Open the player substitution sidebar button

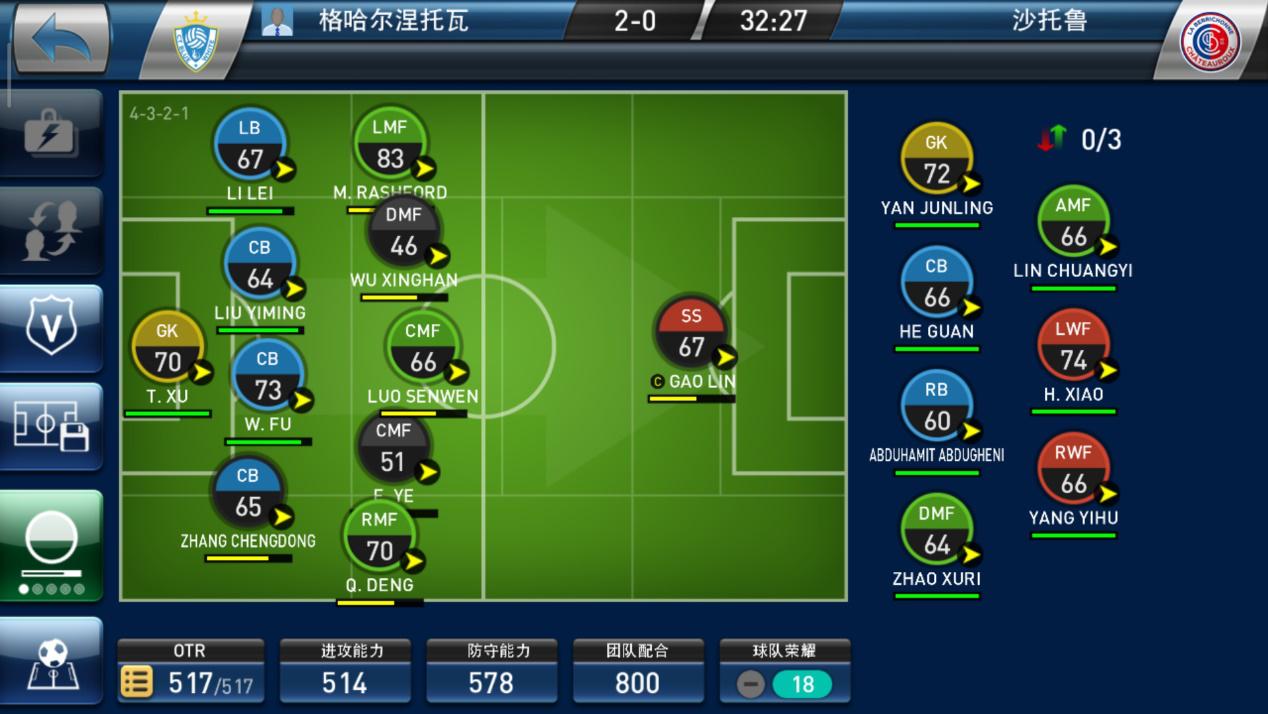click(x=52, y=231)
